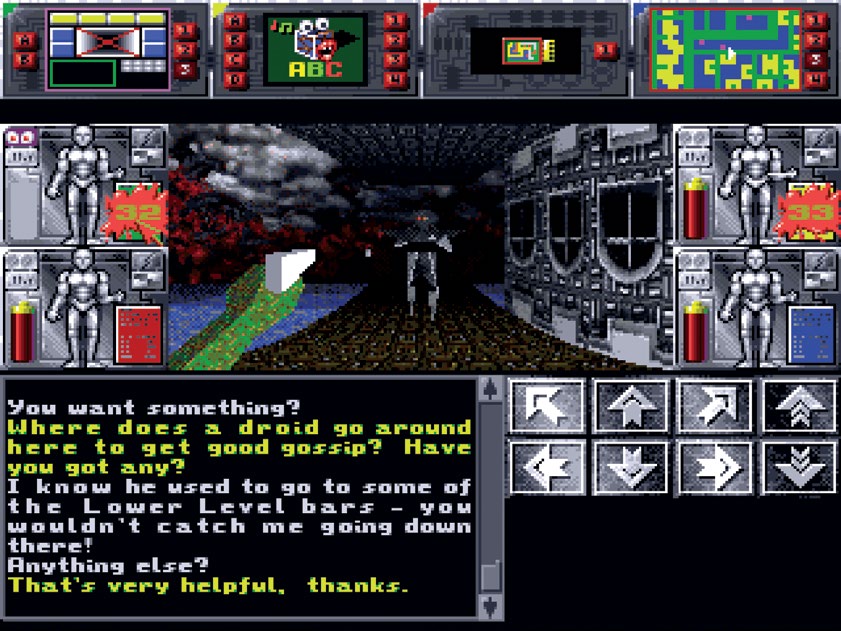Click the dialogue scrollbar's down arrow

[x=489, y=606]
